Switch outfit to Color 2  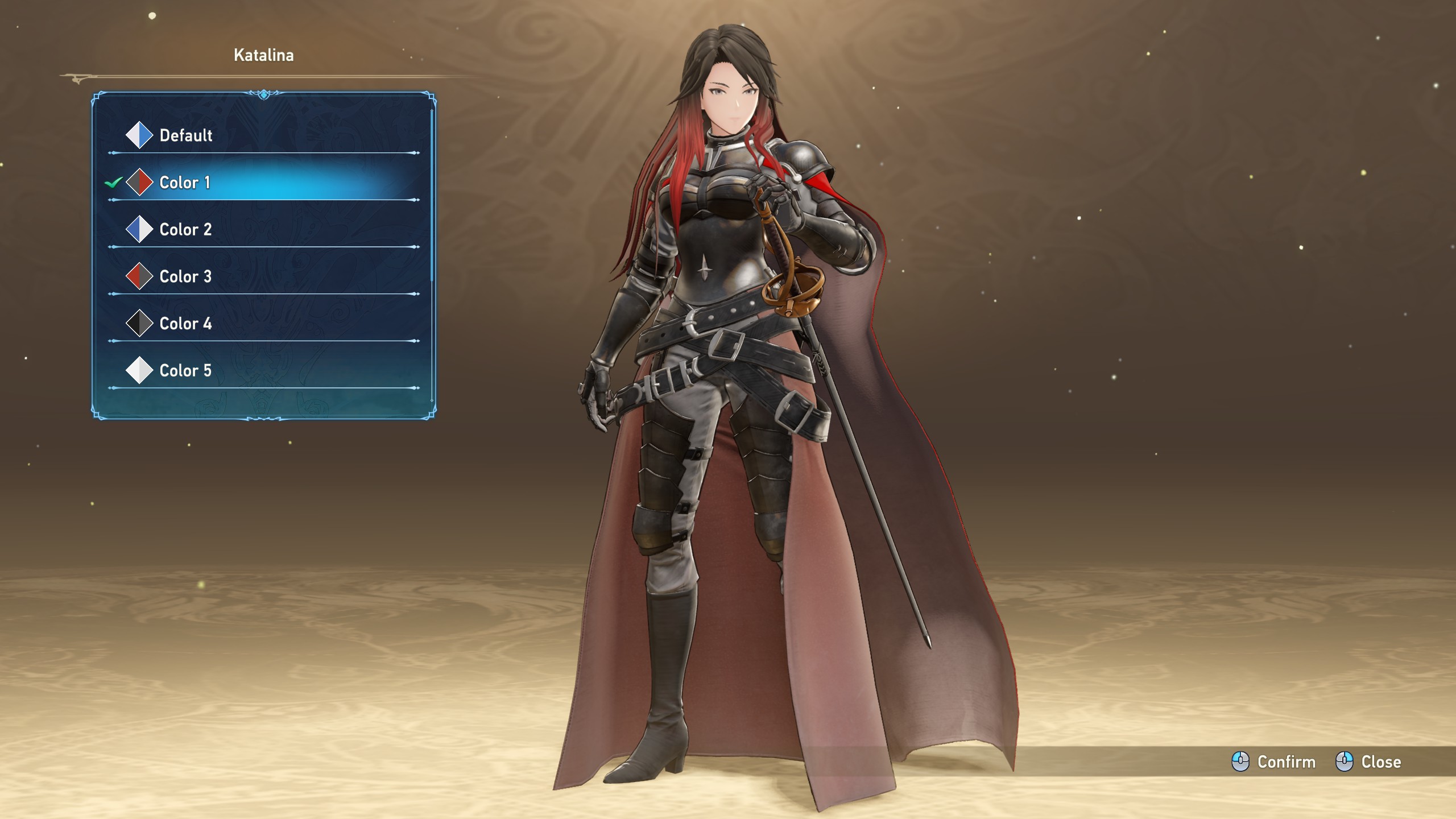185,230
